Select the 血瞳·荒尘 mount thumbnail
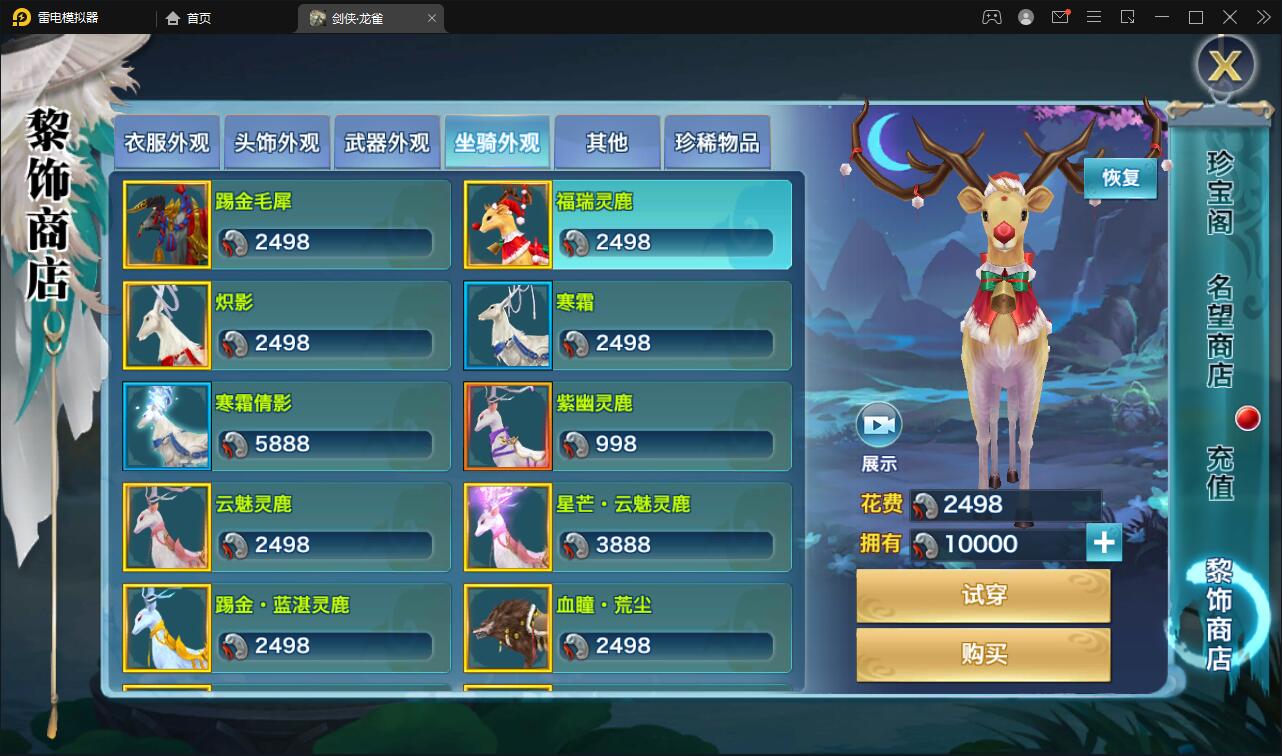Viewport: 1282px width, 756px height. (507, 628)
